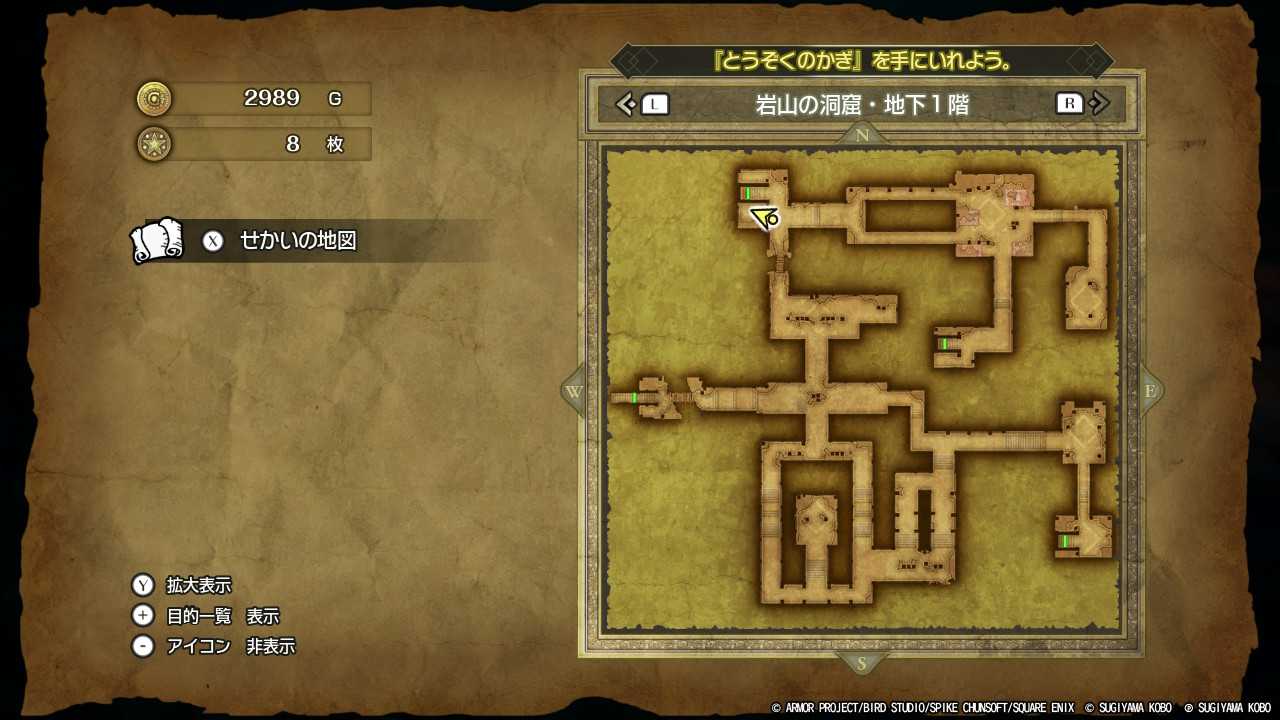The image size is (1280, 720).
Task: Click the right arrow beside the R button
Action: click(1098, 103)
